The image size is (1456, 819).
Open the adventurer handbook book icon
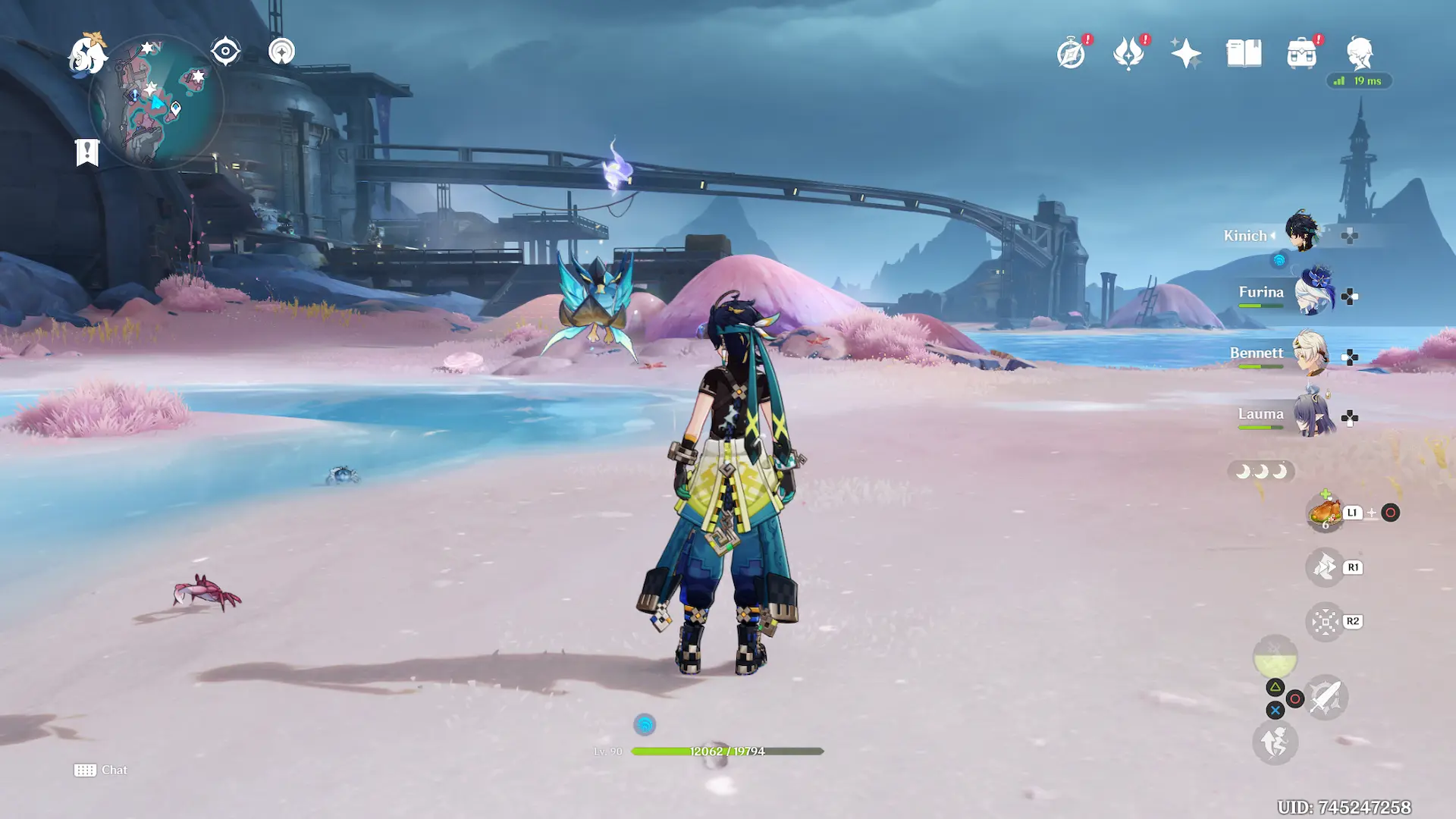(x=1244, y=54)
